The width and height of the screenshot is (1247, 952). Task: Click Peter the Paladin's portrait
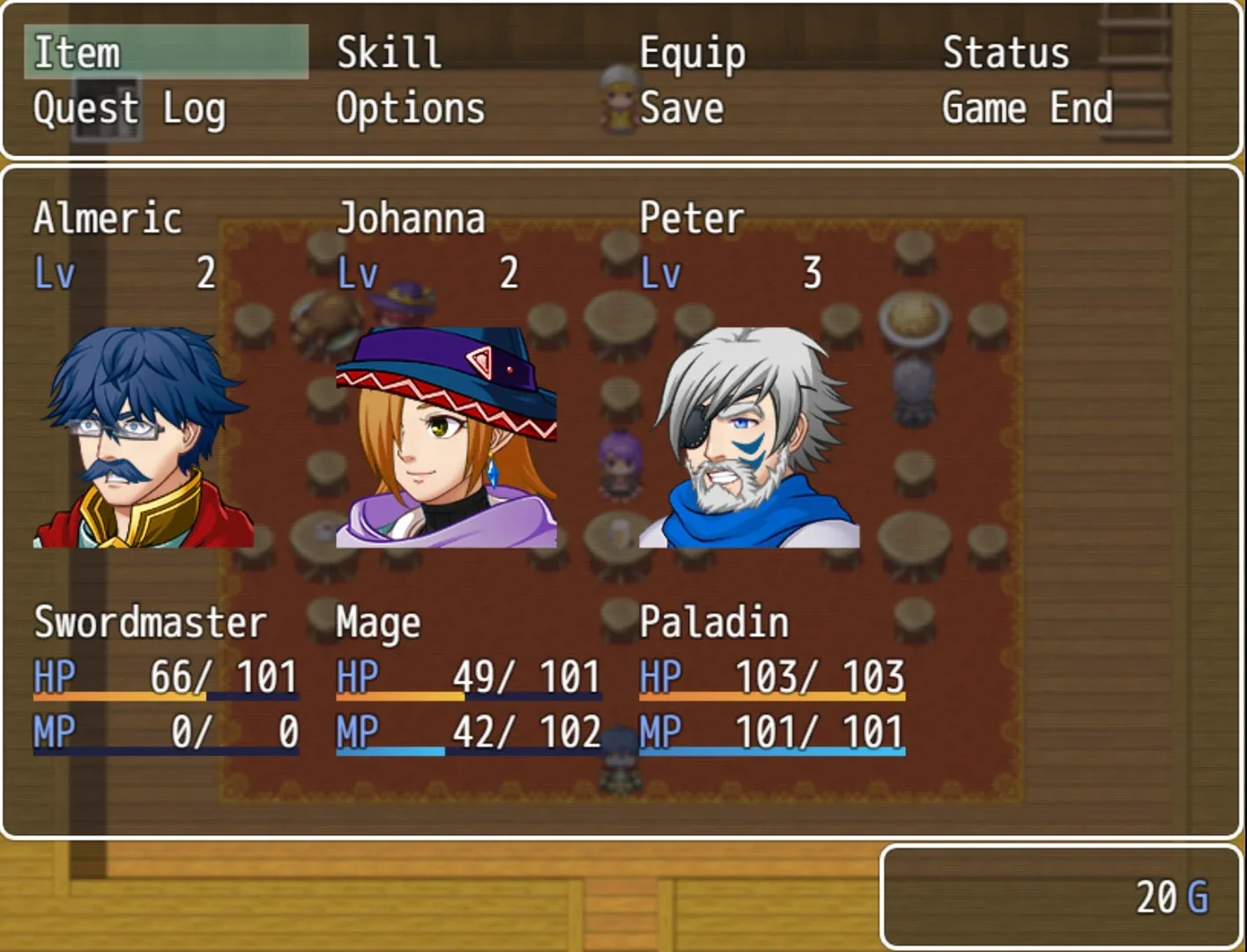[x=749, y=437]
